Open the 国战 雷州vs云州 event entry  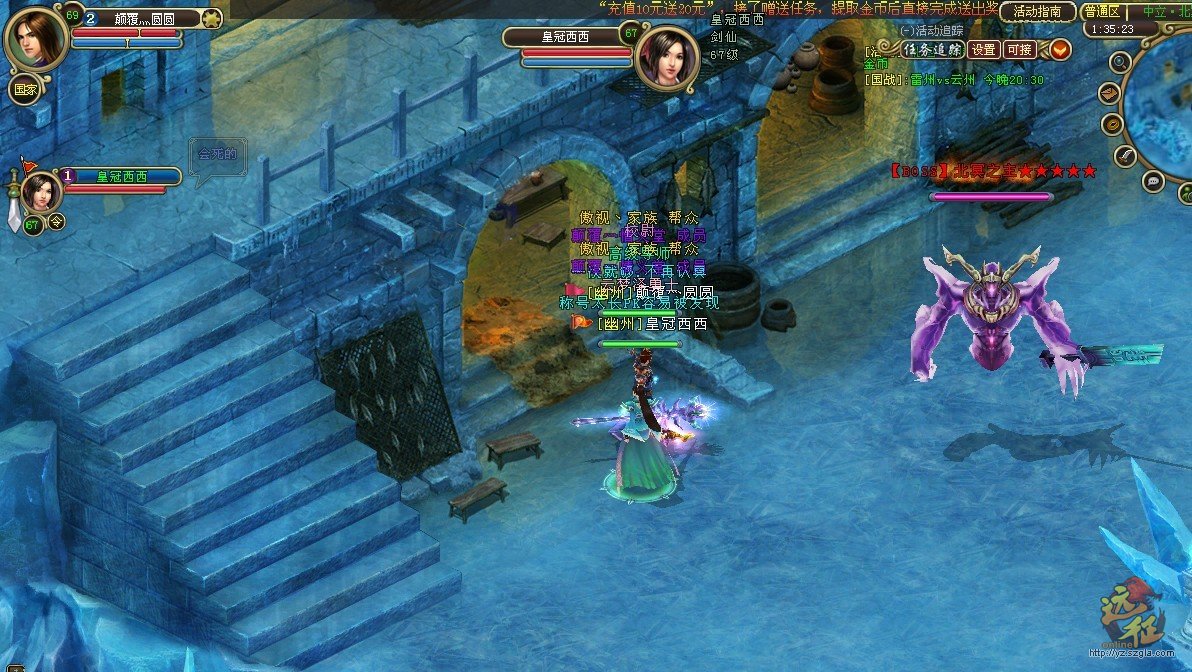pos(955,80)
